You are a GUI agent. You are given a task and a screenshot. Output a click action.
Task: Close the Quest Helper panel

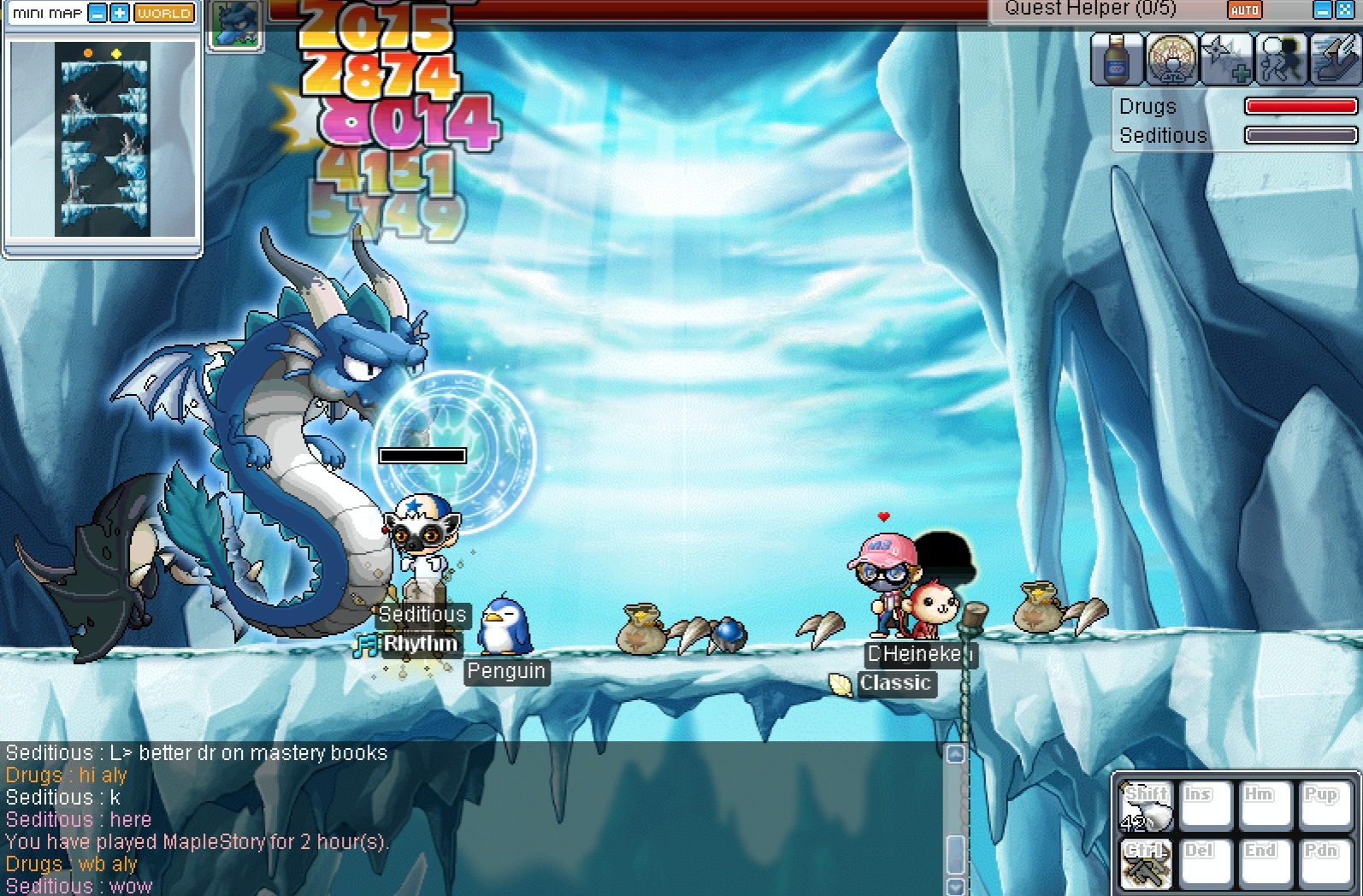click(1344, 10)
